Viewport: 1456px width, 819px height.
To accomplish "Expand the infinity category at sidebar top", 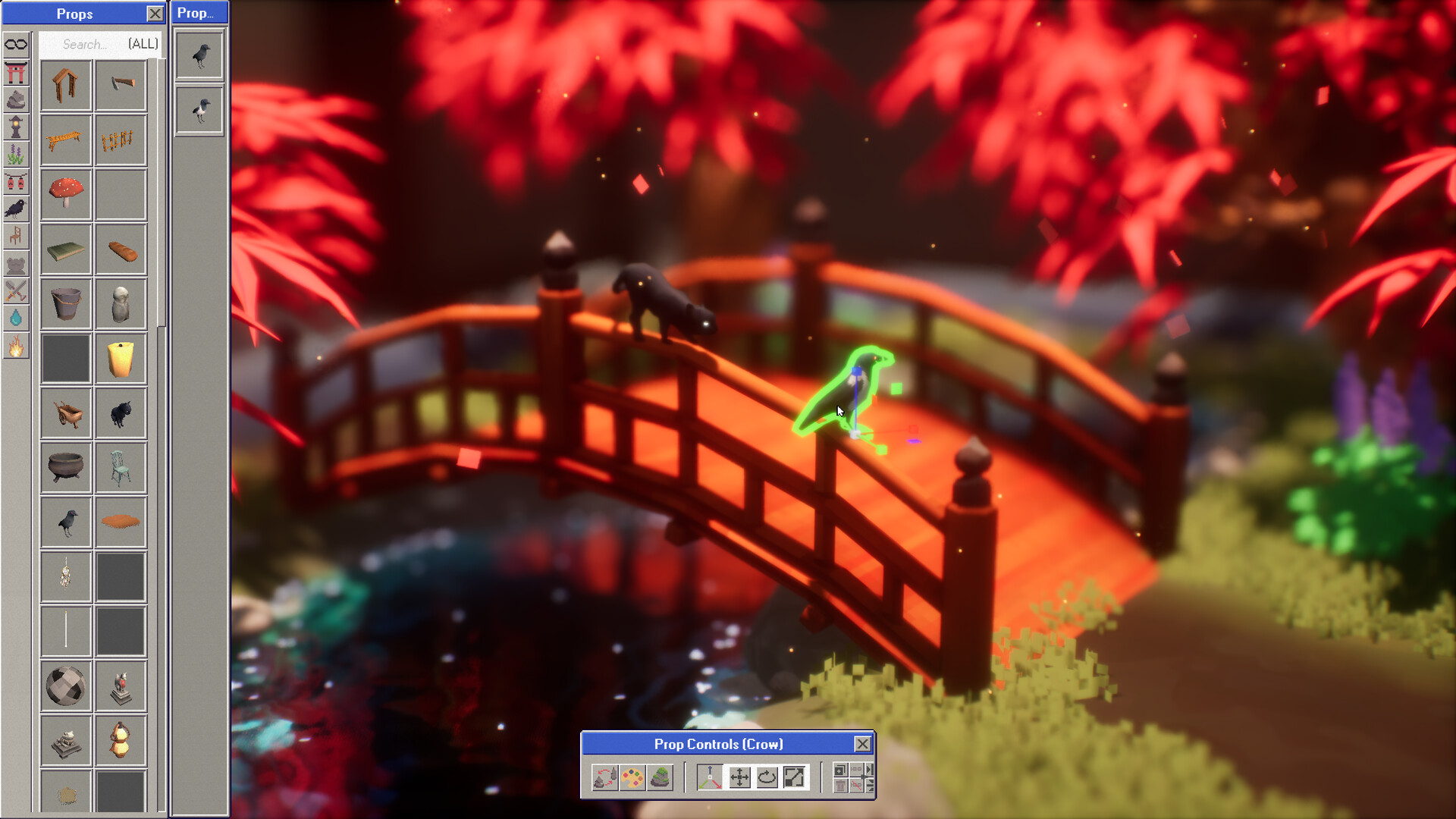I will pos(16,43).
